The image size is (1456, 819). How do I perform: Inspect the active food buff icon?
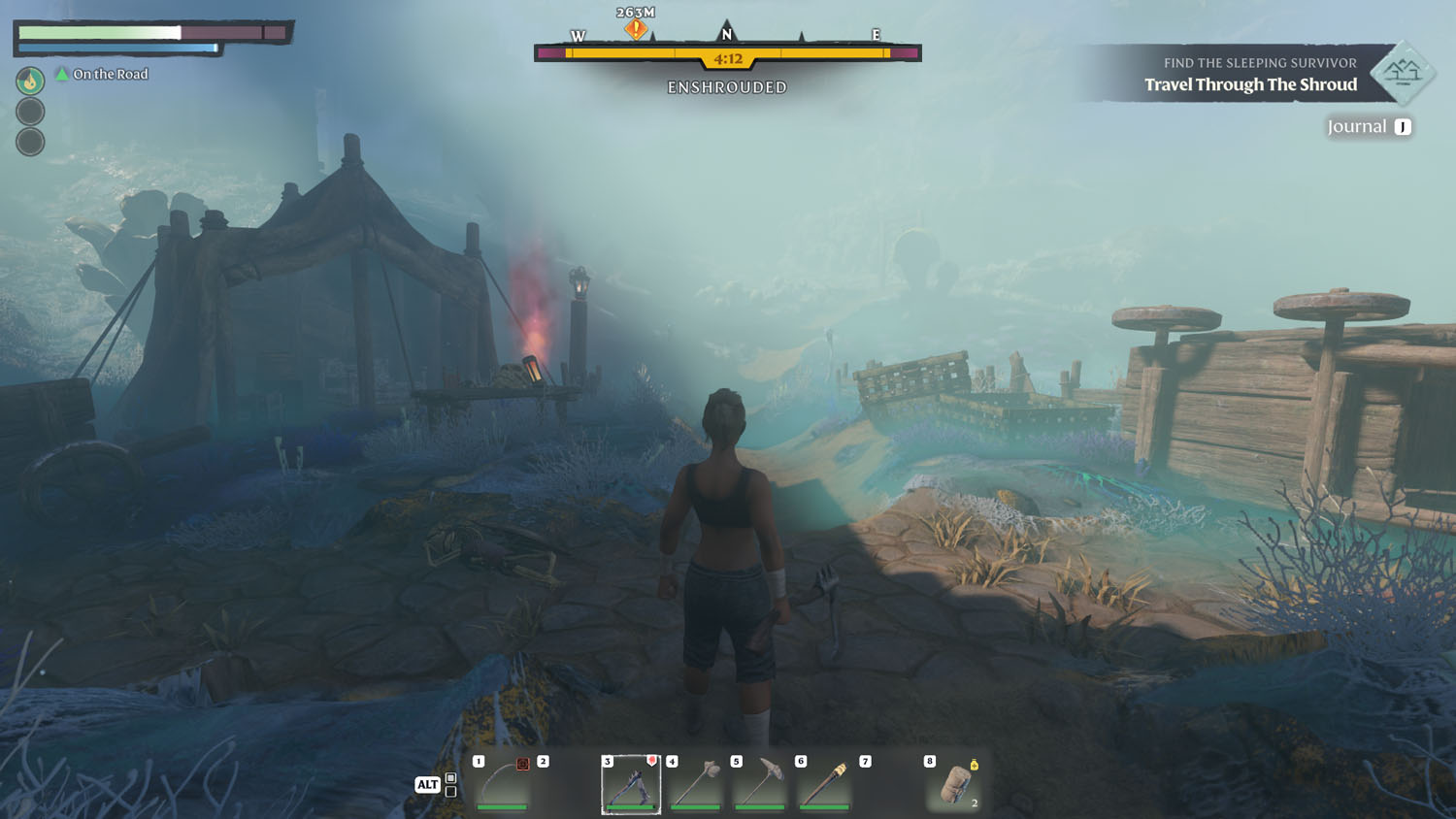[x=30, y=81]
